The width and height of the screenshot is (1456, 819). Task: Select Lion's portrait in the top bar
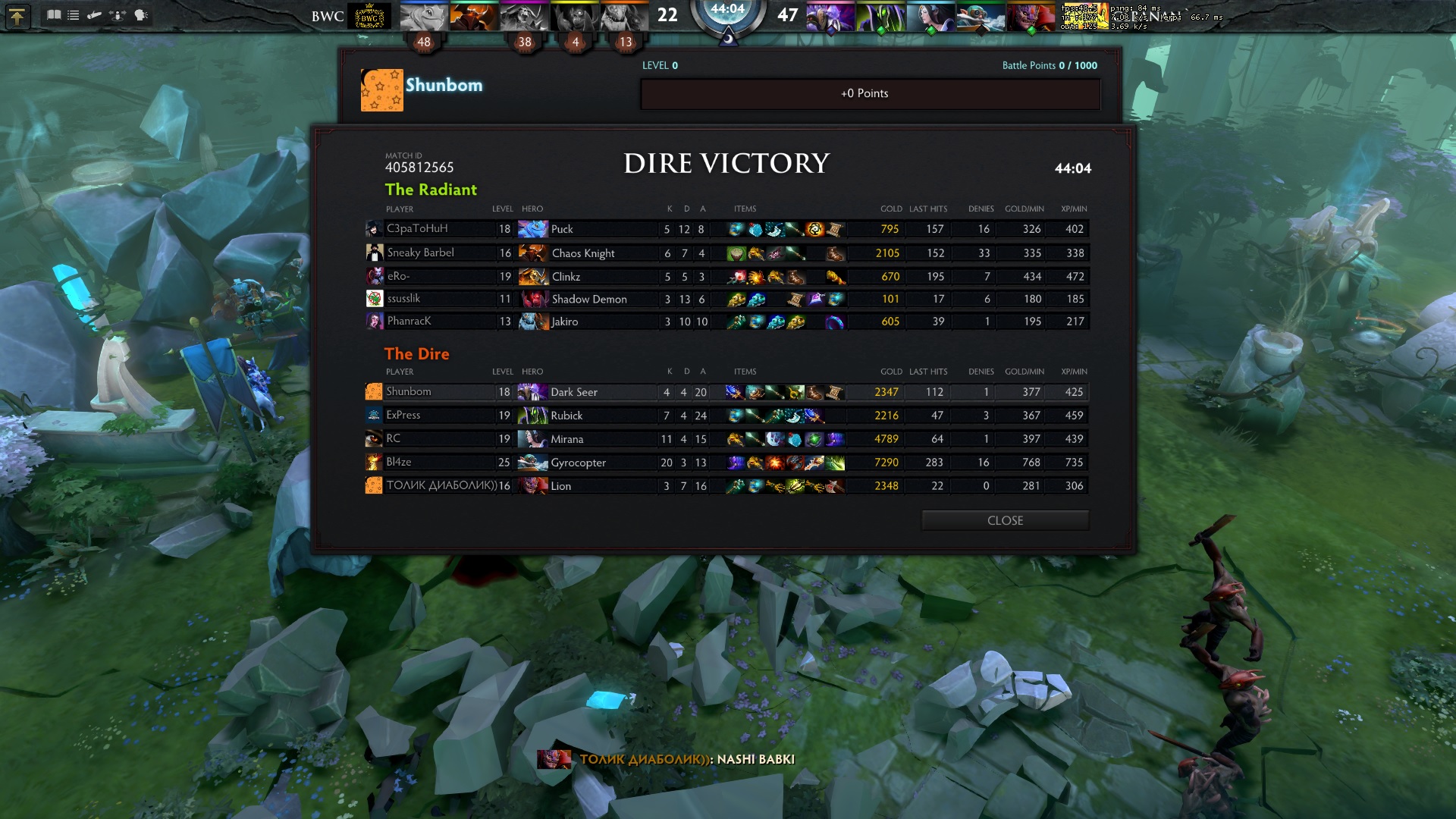(x=1031, y=17)
